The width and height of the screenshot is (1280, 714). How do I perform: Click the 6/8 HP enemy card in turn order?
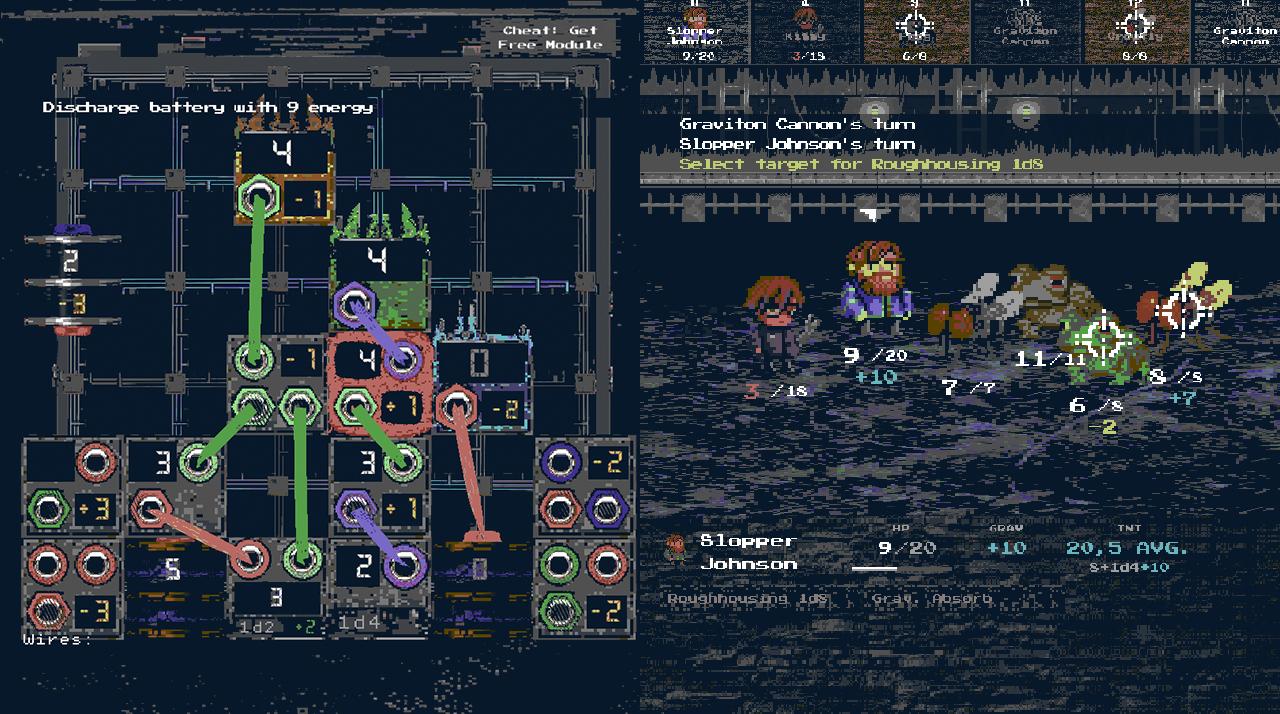coord(916,30)
